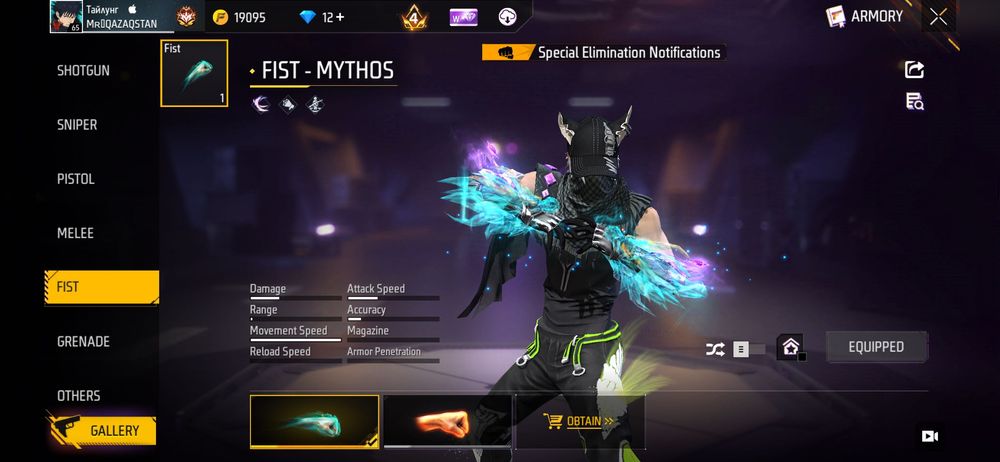
Task: Show the Melee weapons list
Action: click(75, 233)
